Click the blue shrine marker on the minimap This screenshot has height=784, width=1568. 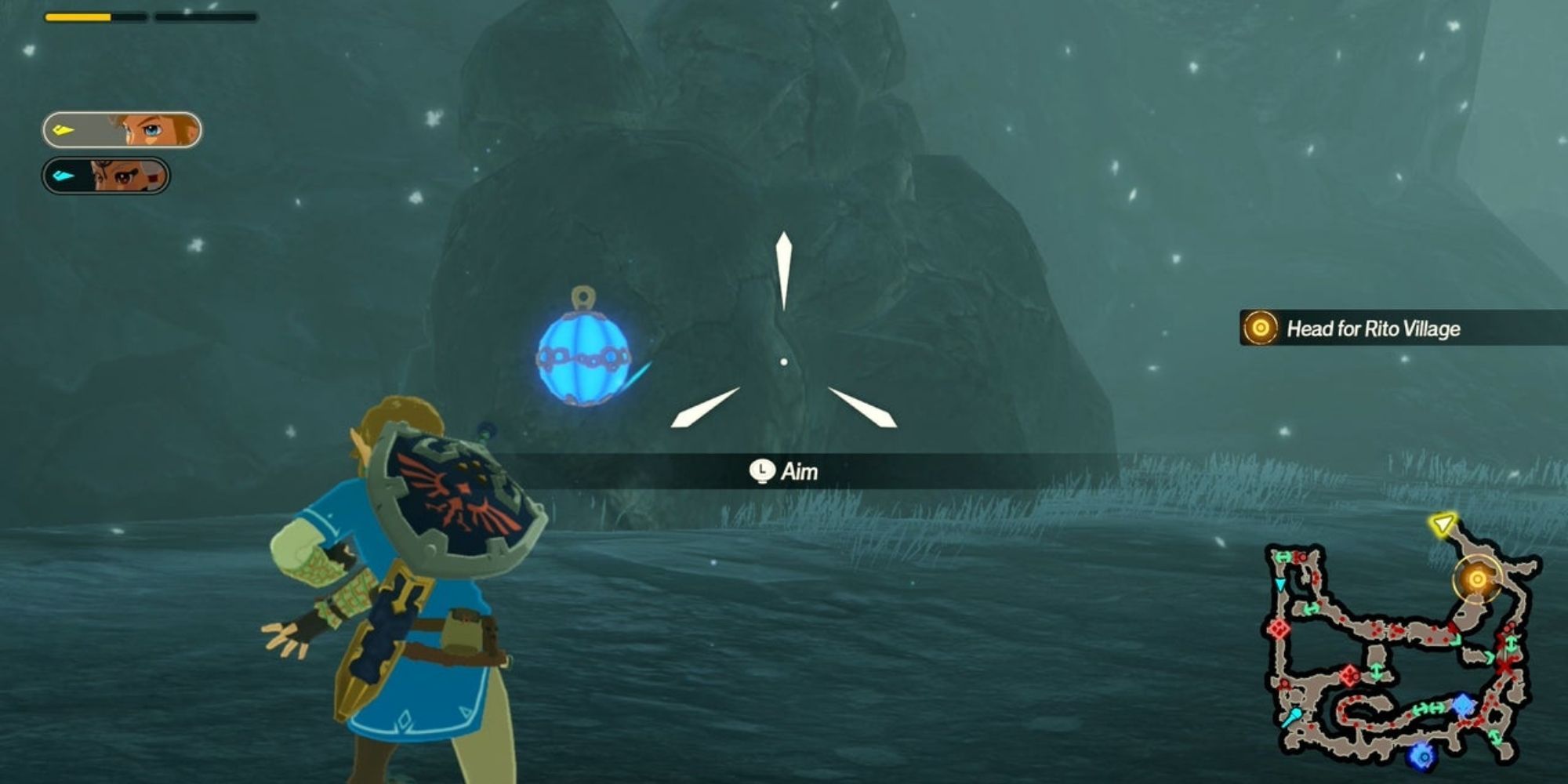(1462, 704)
